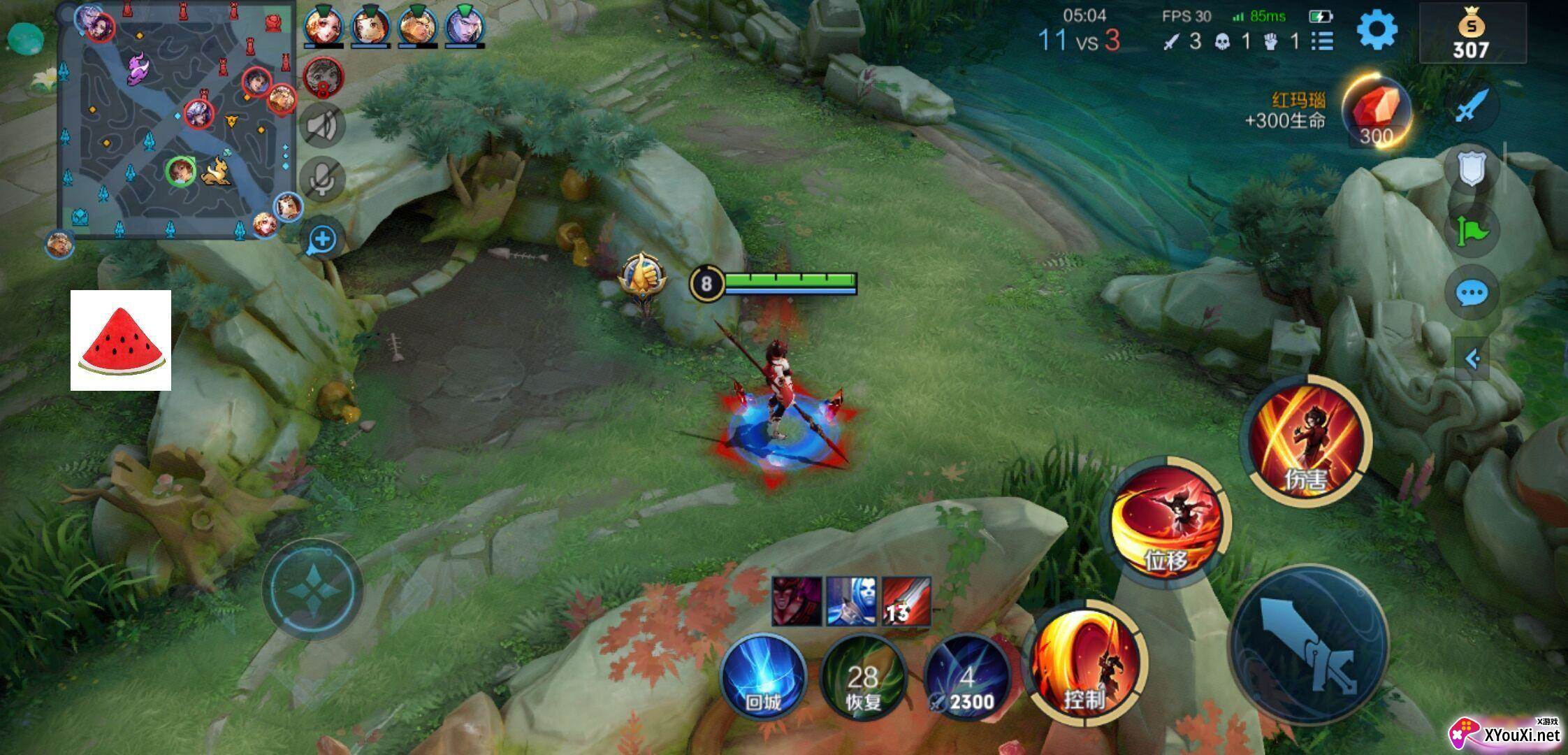The image size is (1568, 755).
Task: Expand the side panel arrow
Action: (x=1472, y=359)
